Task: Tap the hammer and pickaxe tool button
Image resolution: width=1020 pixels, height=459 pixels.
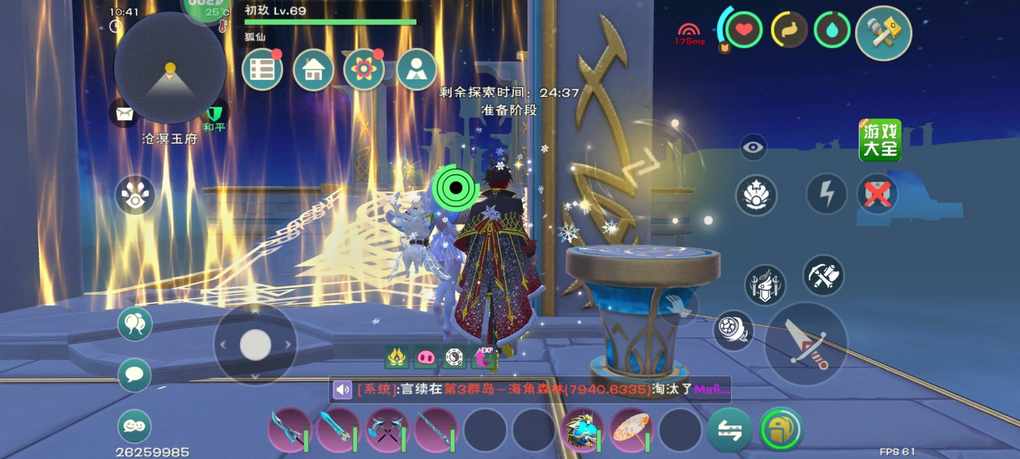Action: coord(823,275)
